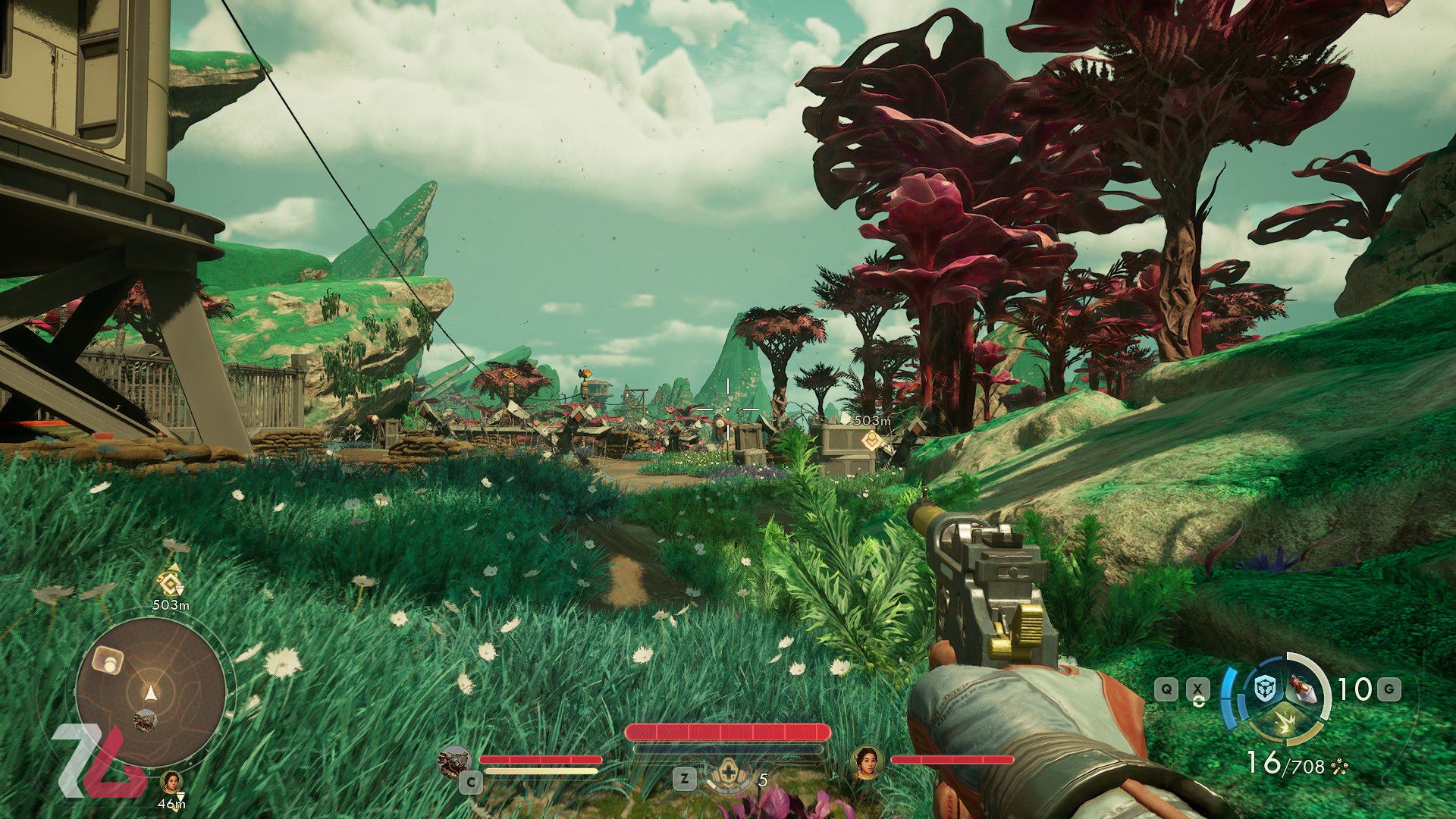The width and height of the screenshot is (1456, 819).
Task: Click the G grenade keybind badge beside the 10
Action: 1389,689
